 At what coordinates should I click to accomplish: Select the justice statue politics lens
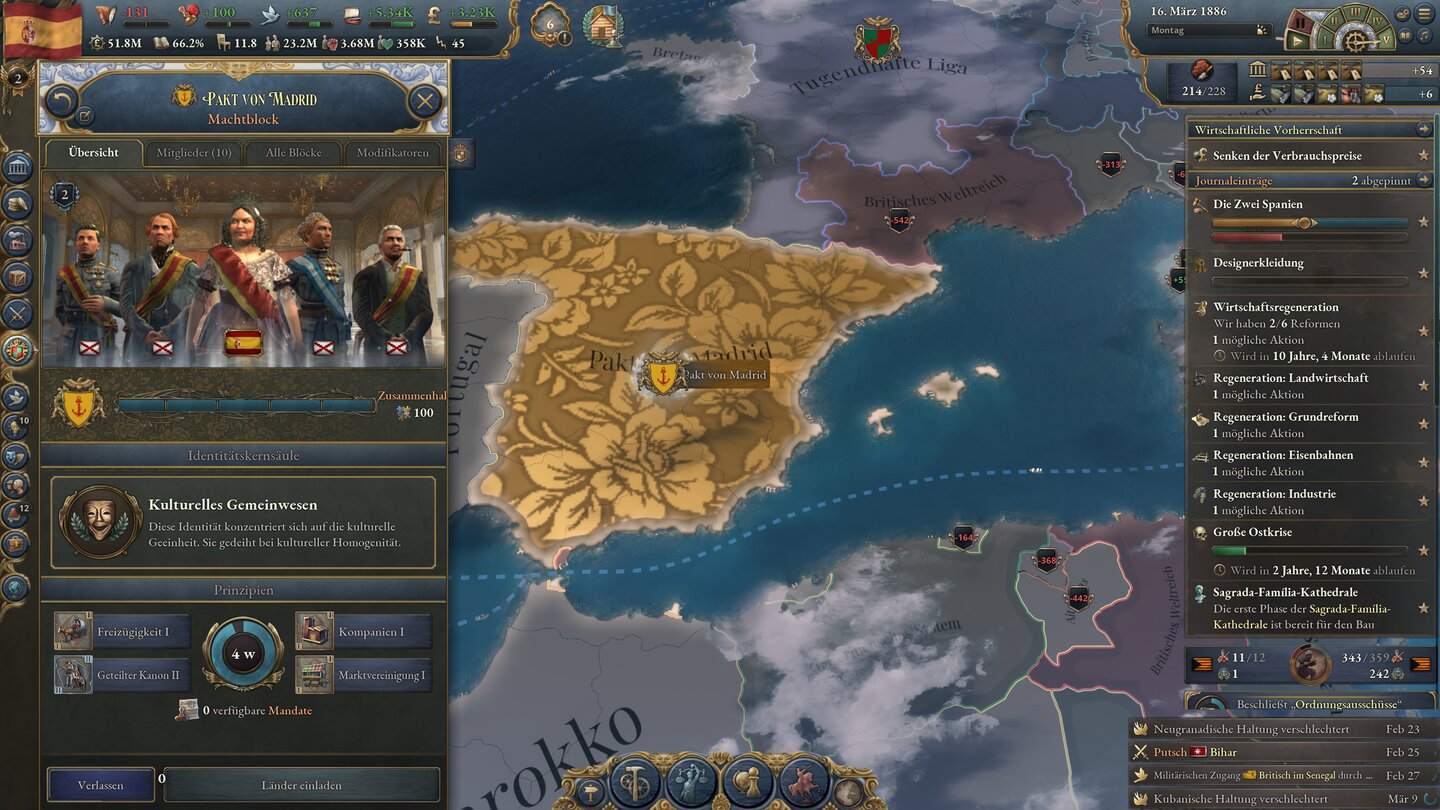690,780
